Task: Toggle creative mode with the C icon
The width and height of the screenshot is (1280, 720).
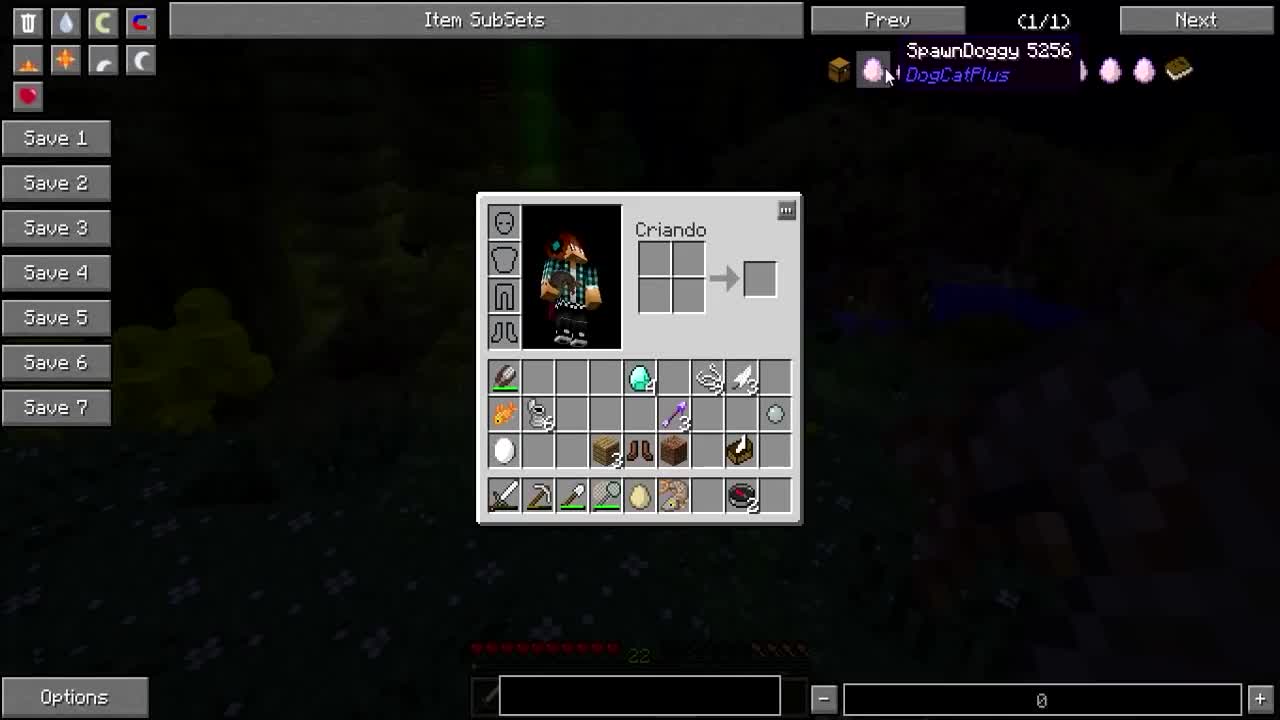Action: [x=101, y=22]
